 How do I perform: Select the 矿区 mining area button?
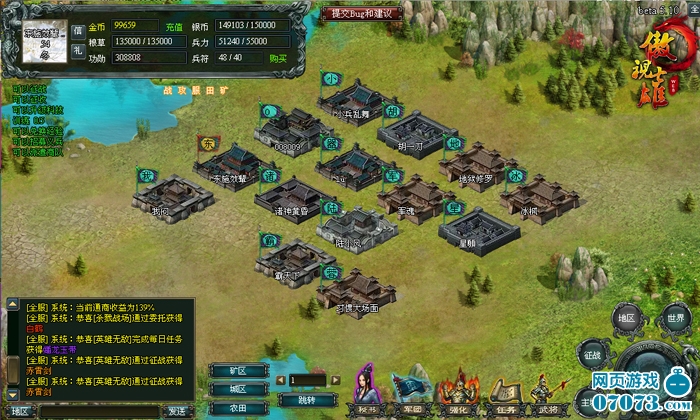(238, 370)
